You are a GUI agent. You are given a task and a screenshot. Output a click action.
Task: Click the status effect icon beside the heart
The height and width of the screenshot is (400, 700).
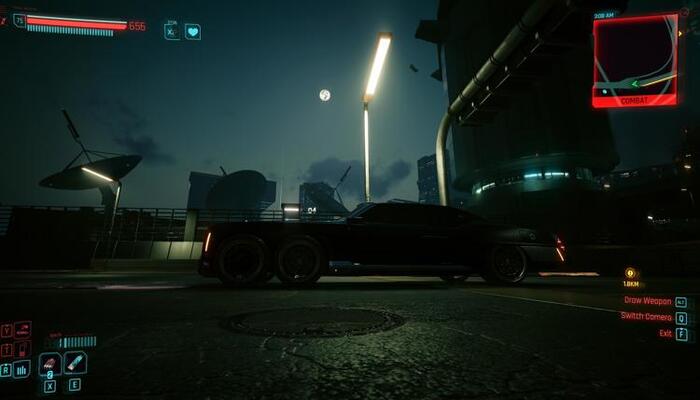tap(172, 31)
